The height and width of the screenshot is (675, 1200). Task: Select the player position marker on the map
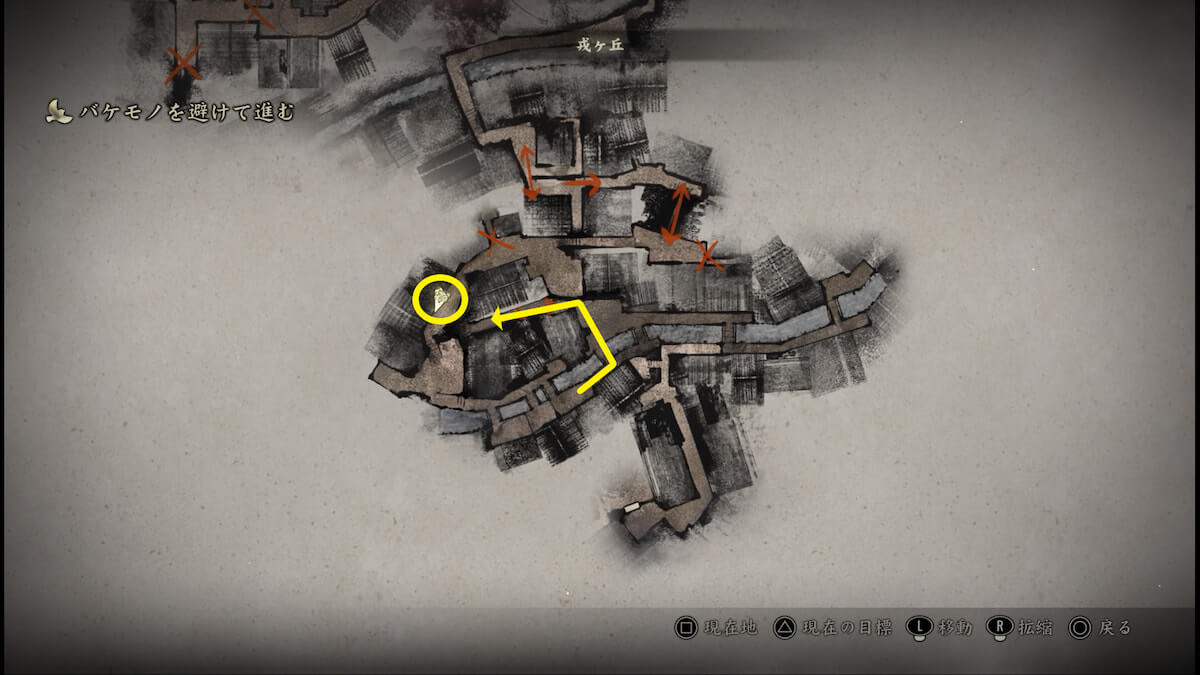click(x=440, y=299)
